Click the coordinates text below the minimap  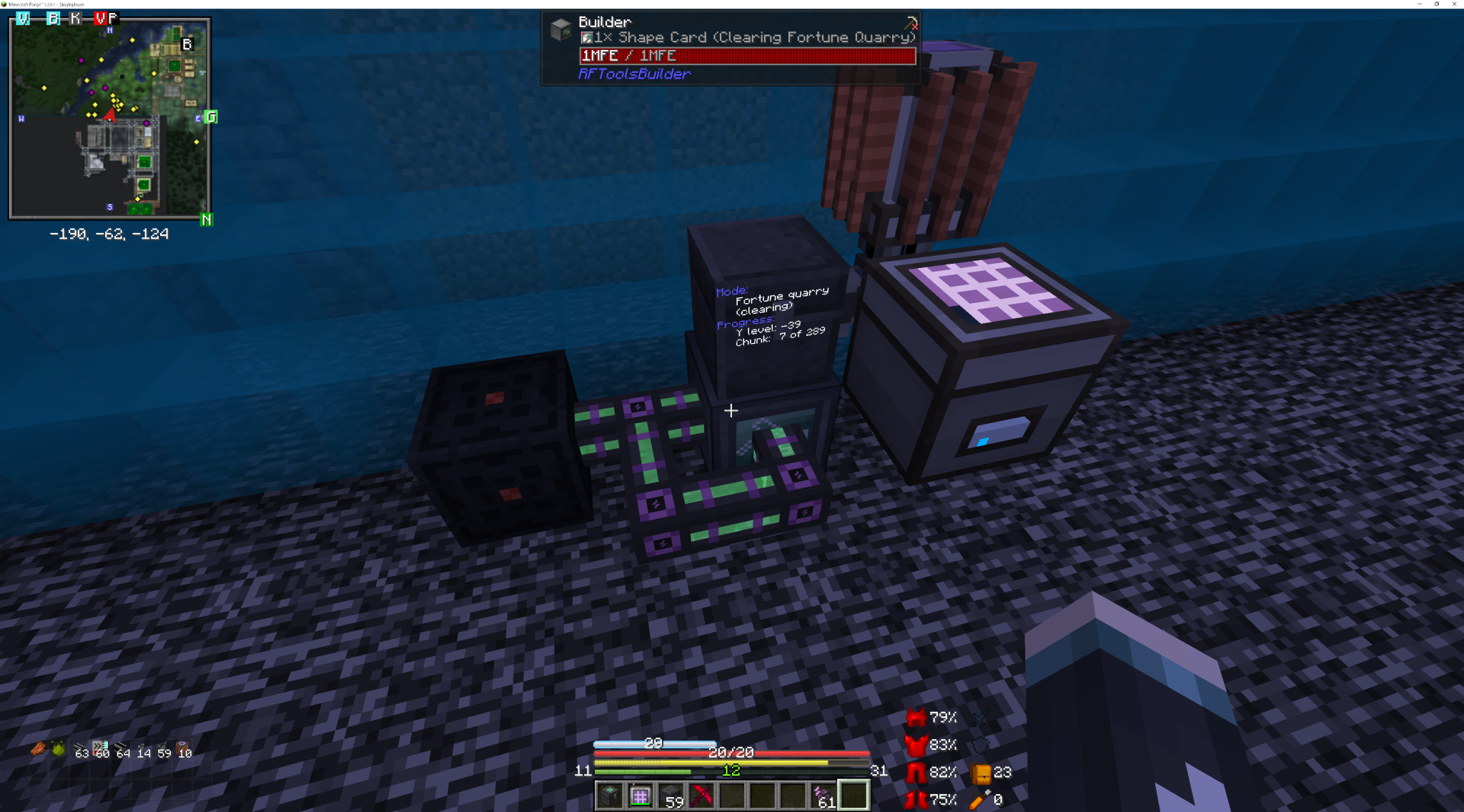point(109,234)
